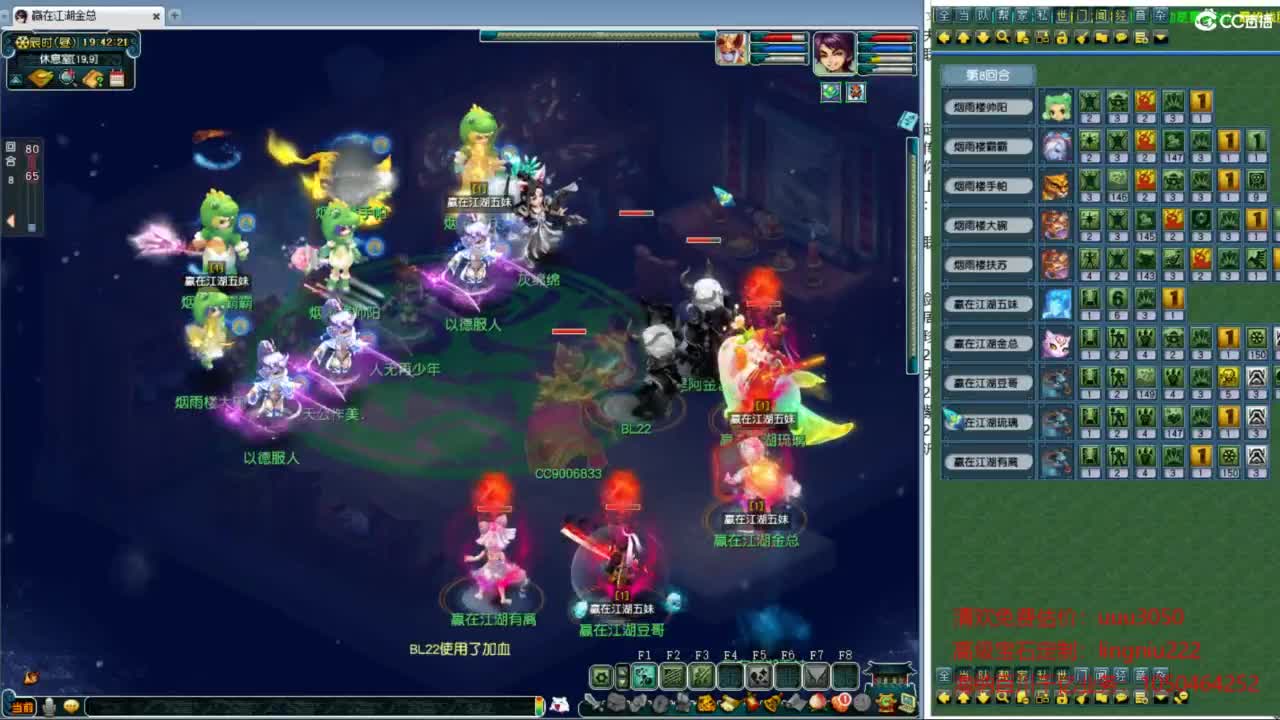Viewport: 1280px width, 720px height.
Task: Open the dropdown arrow at the end of the chat toolbar
Action: coord(1159,38)
